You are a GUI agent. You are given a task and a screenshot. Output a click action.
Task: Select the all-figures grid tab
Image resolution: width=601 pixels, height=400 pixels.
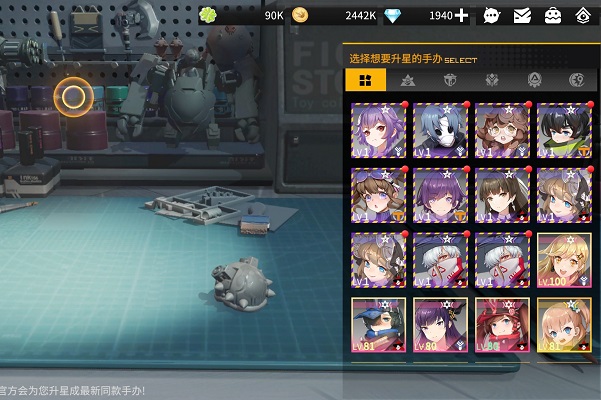[365, 80]
